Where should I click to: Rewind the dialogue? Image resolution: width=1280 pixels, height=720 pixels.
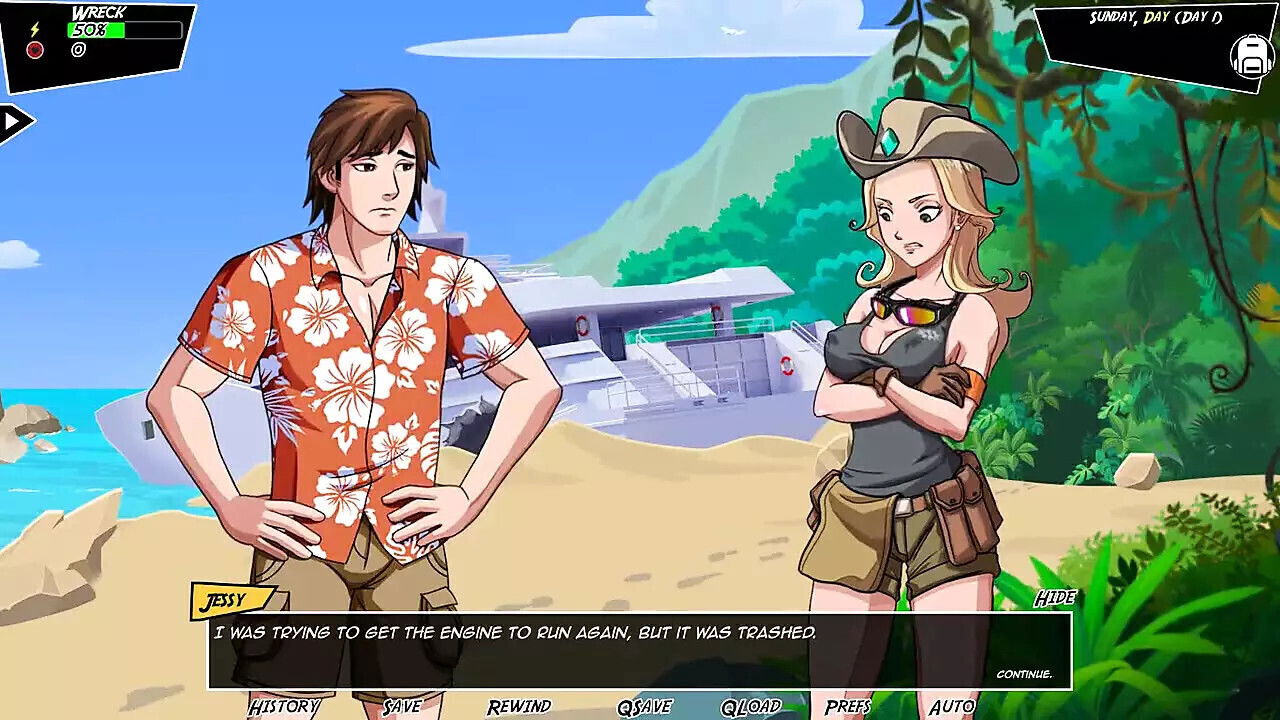(x=519, y=707)
